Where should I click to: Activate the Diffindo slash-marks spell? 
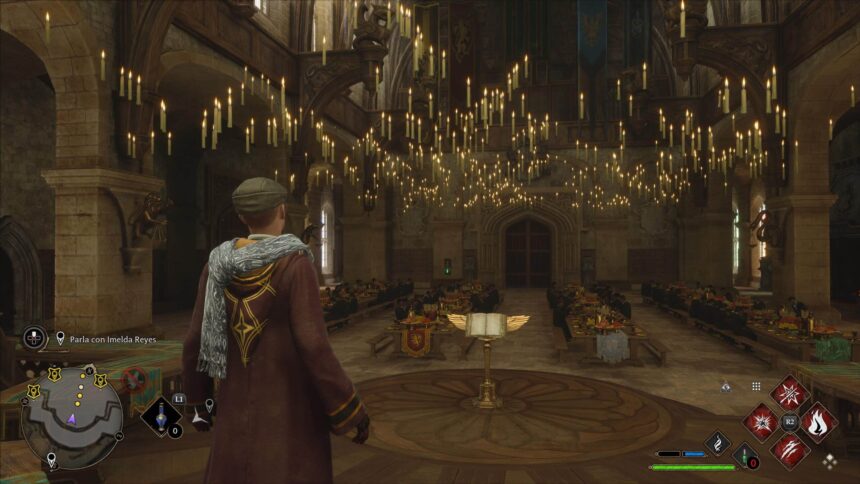pyautogui.click(x=790, y=449)
